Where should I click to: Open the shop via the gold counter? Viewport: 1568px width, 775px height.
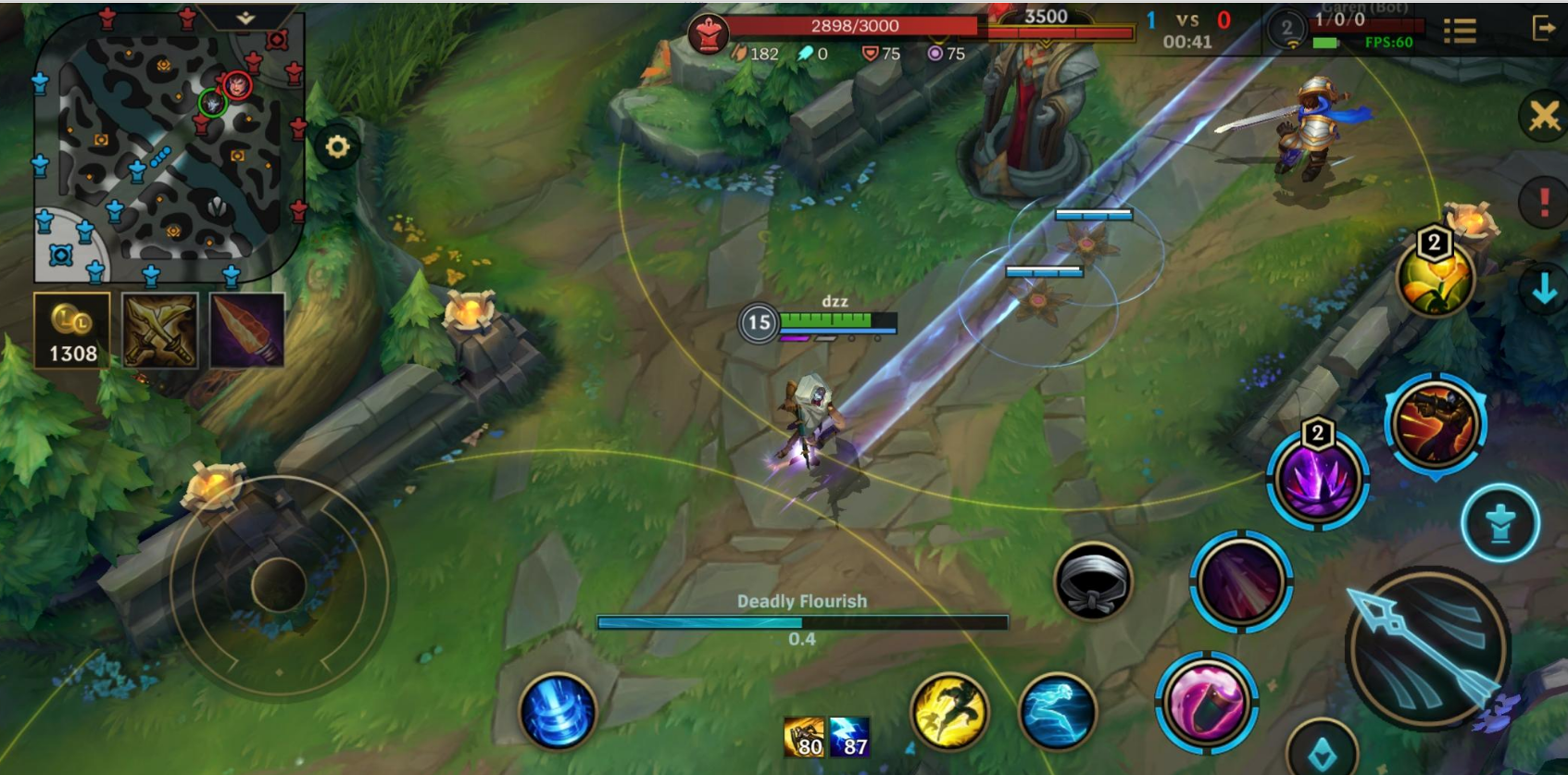coord(72,331)
